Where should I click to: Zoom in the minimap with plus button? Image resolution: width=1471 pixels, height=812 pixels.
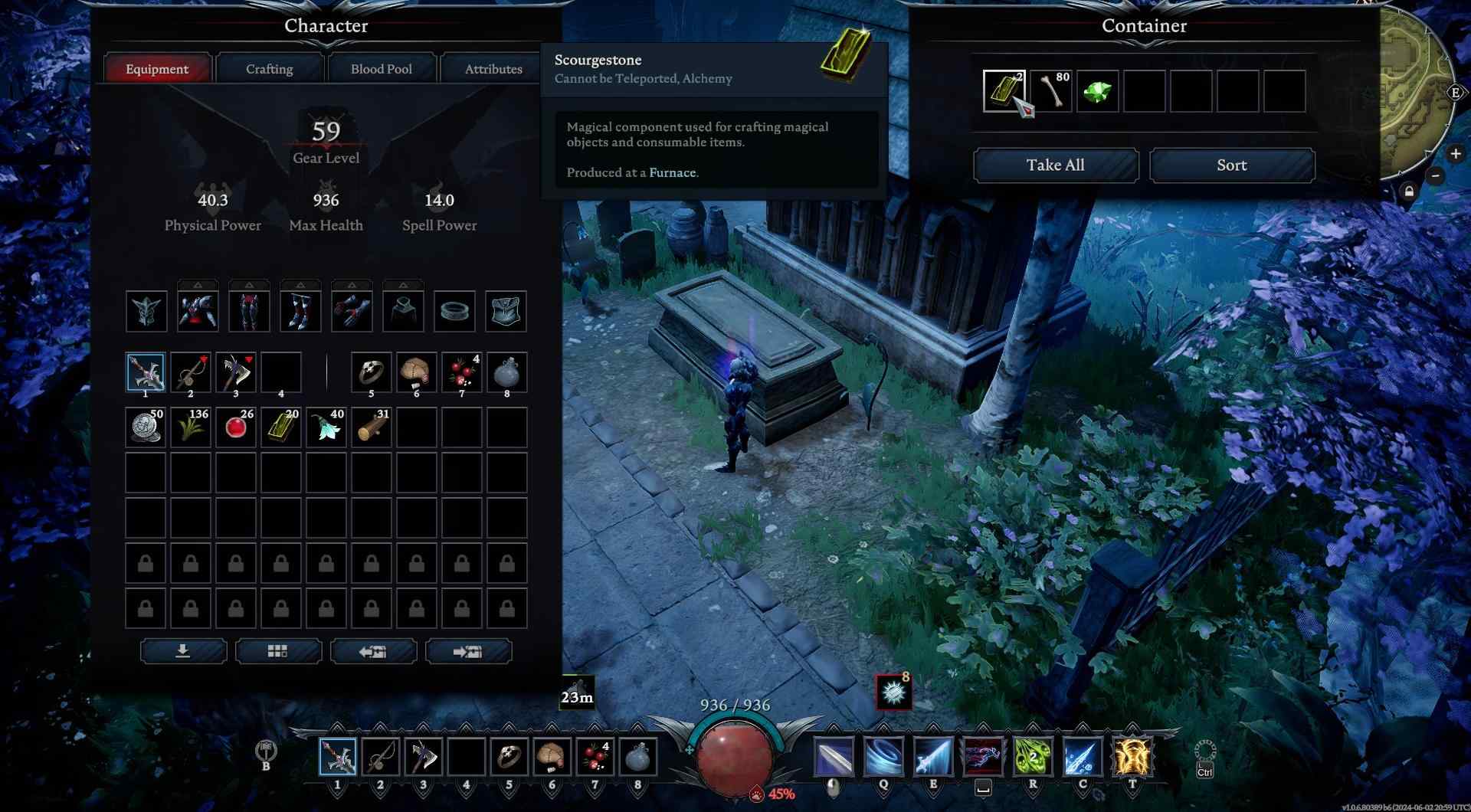pyautogui.click(x=1455, y=154)
